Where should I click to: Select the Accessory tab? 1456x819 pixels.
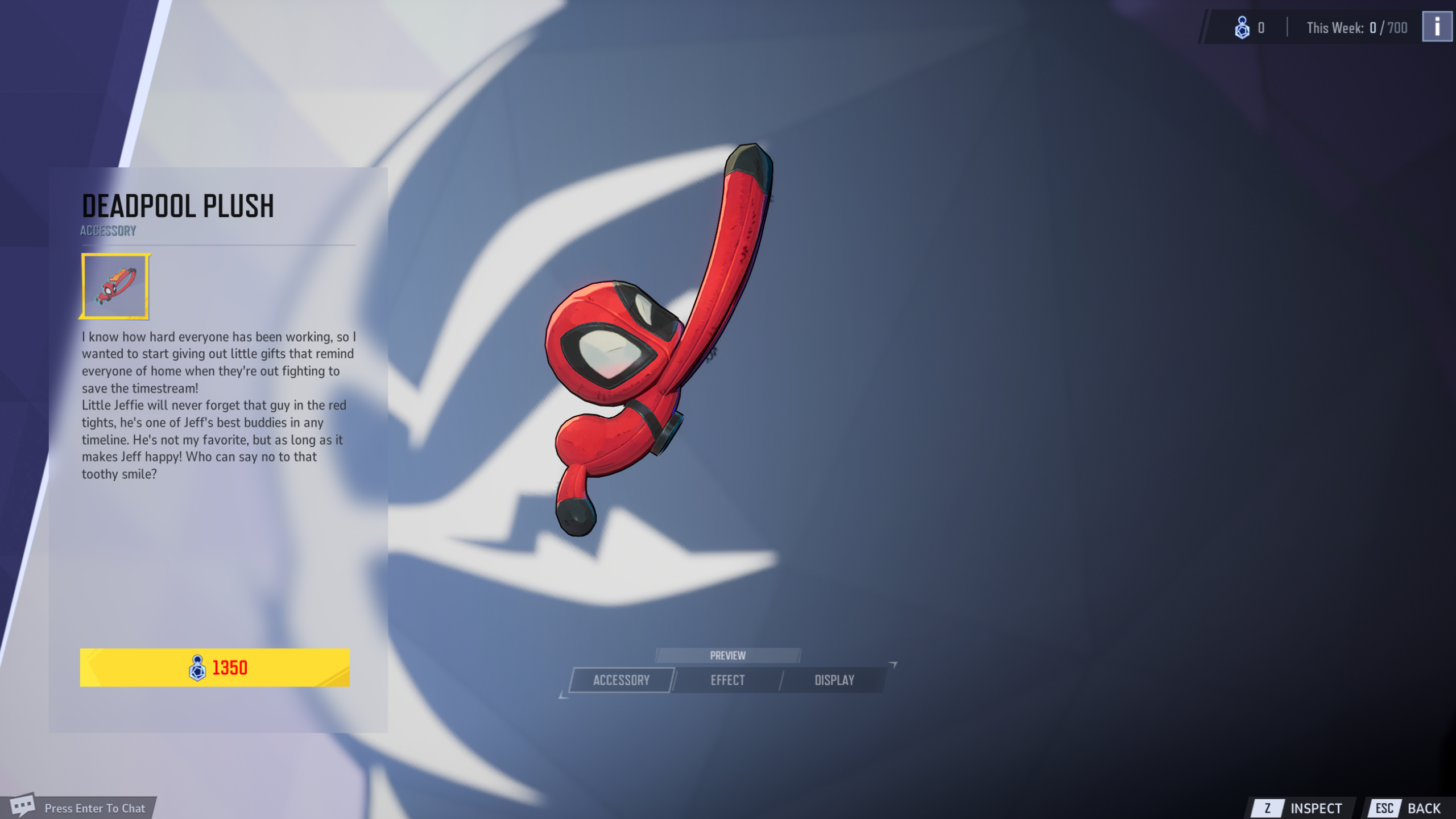(621, 680)
